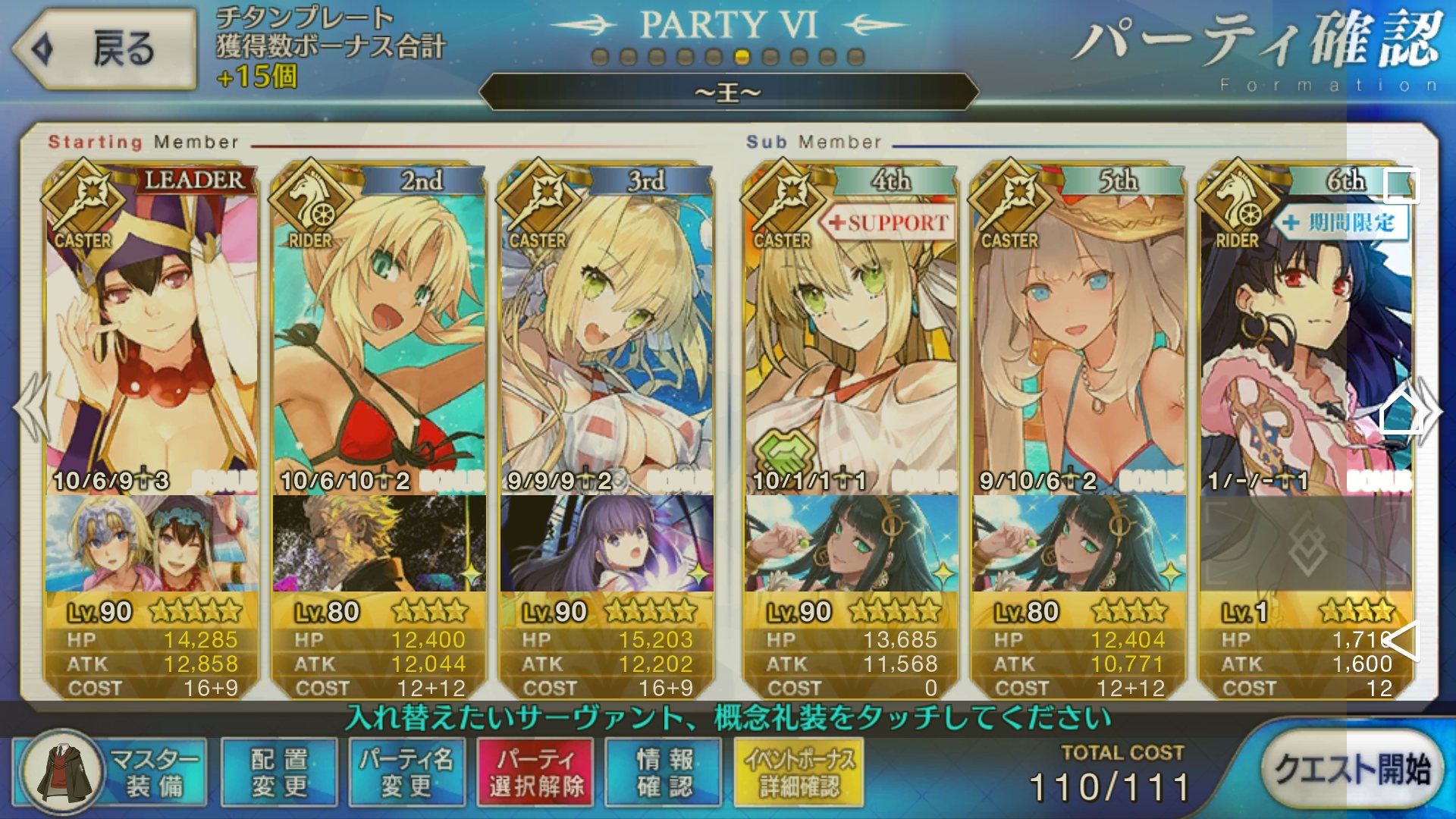Tap Android home navigation button
The height and width of the screenshot is (819, 1456).
tap(1401, 413)
